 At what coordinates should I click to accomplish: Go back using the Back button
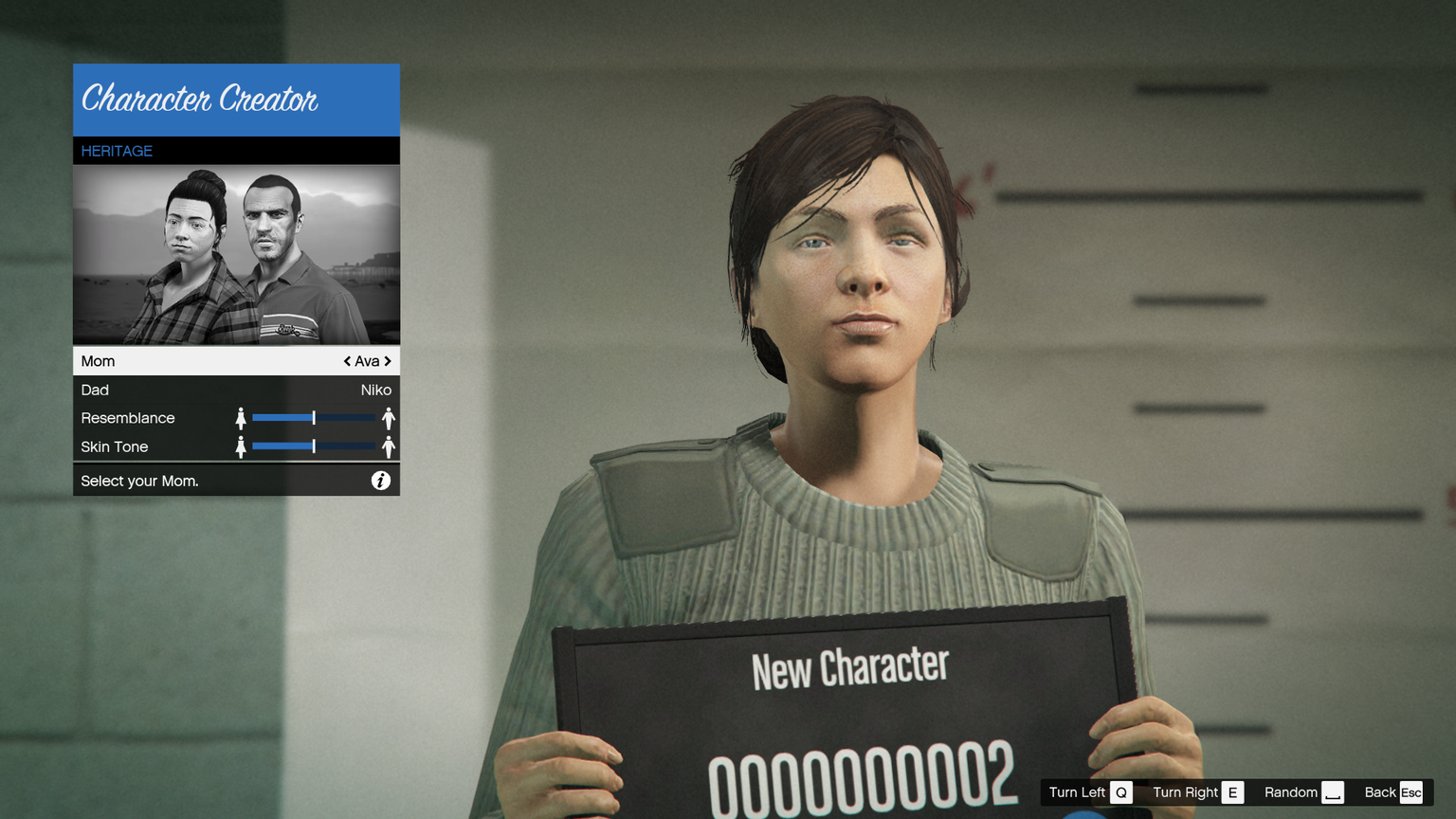tap(1393, 792)
